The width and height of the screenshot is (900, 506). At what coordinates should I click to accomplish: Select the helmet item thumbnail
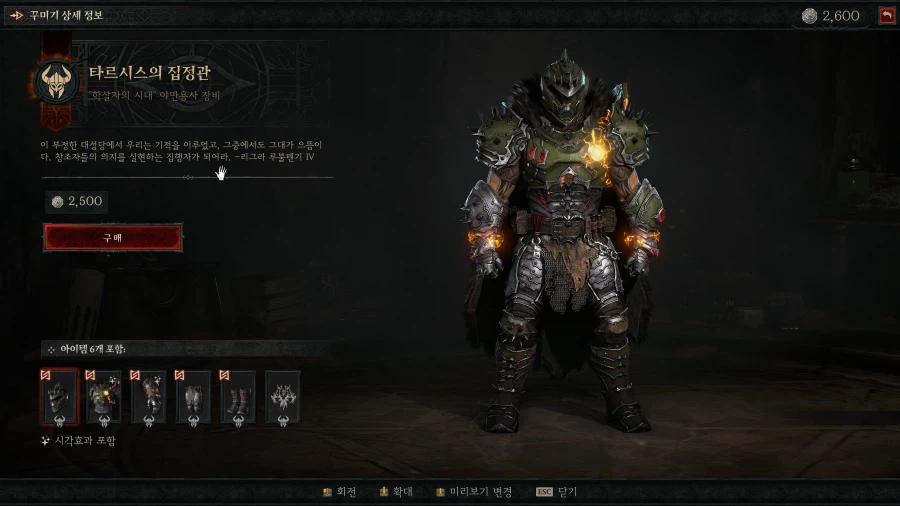tap(59, 397)
